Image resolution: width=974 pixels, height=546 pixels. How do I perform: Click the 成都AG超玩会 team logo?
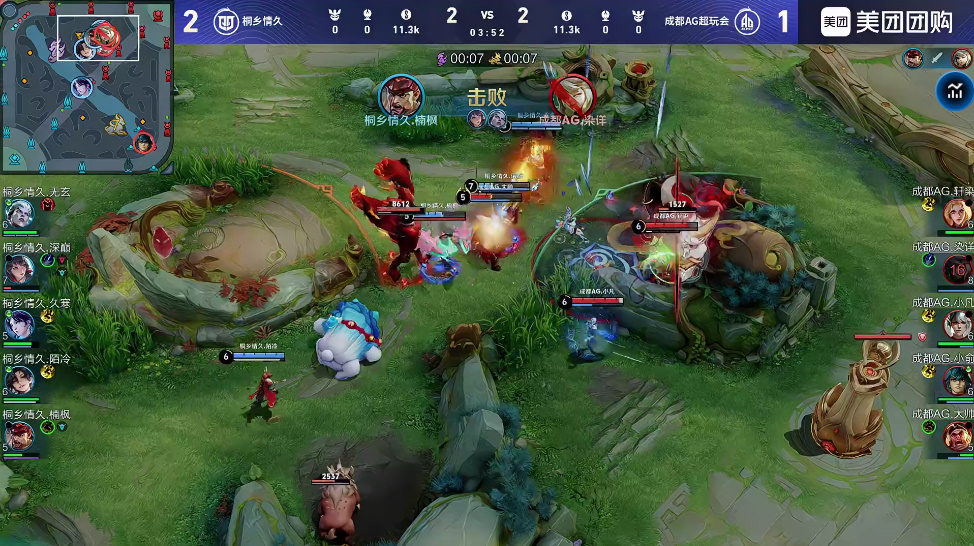point(746,21)
